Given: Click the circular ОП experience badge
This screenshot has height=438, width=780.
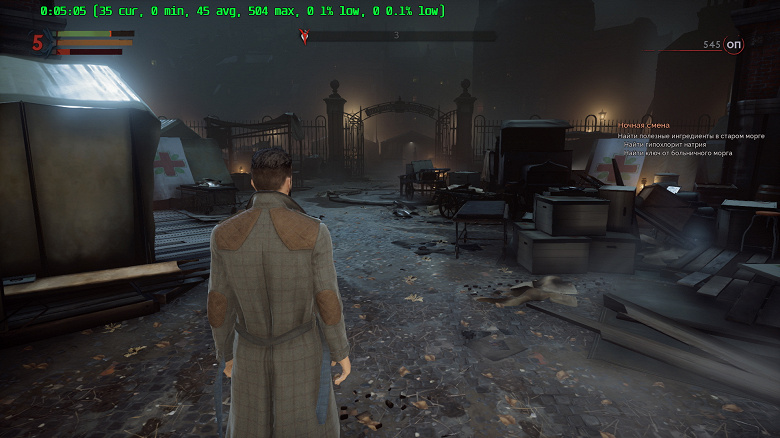Looking at the screenshot, I should 734,45.
